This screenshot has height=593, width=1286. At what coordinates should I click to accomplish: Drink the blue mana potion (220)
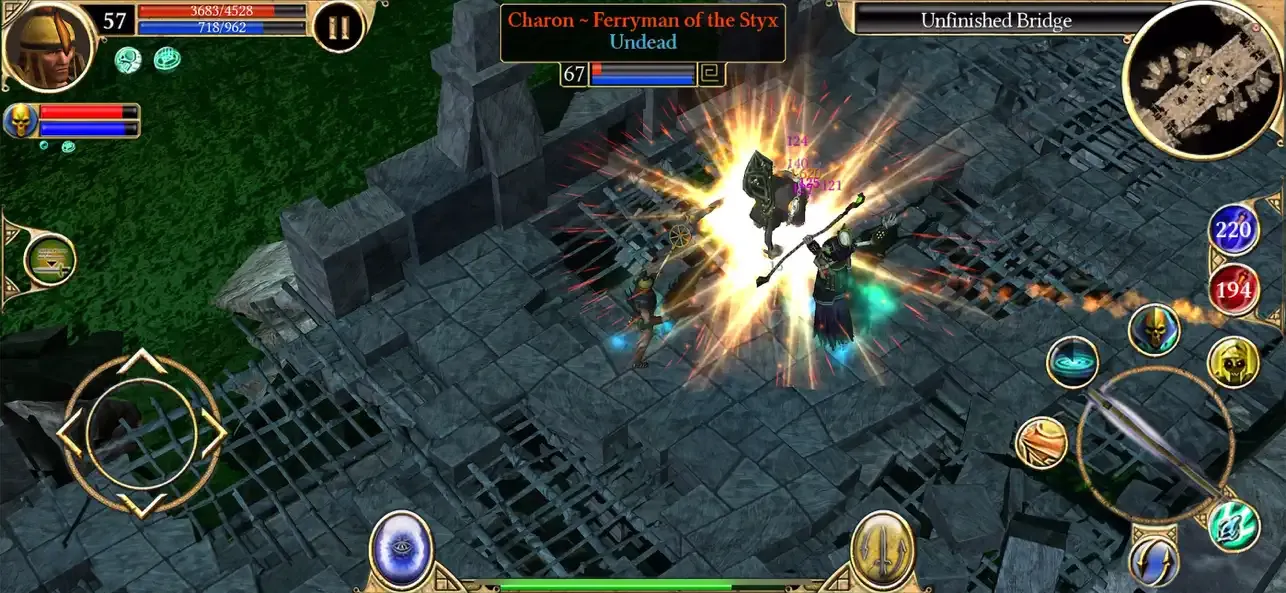pos(1234,231)
